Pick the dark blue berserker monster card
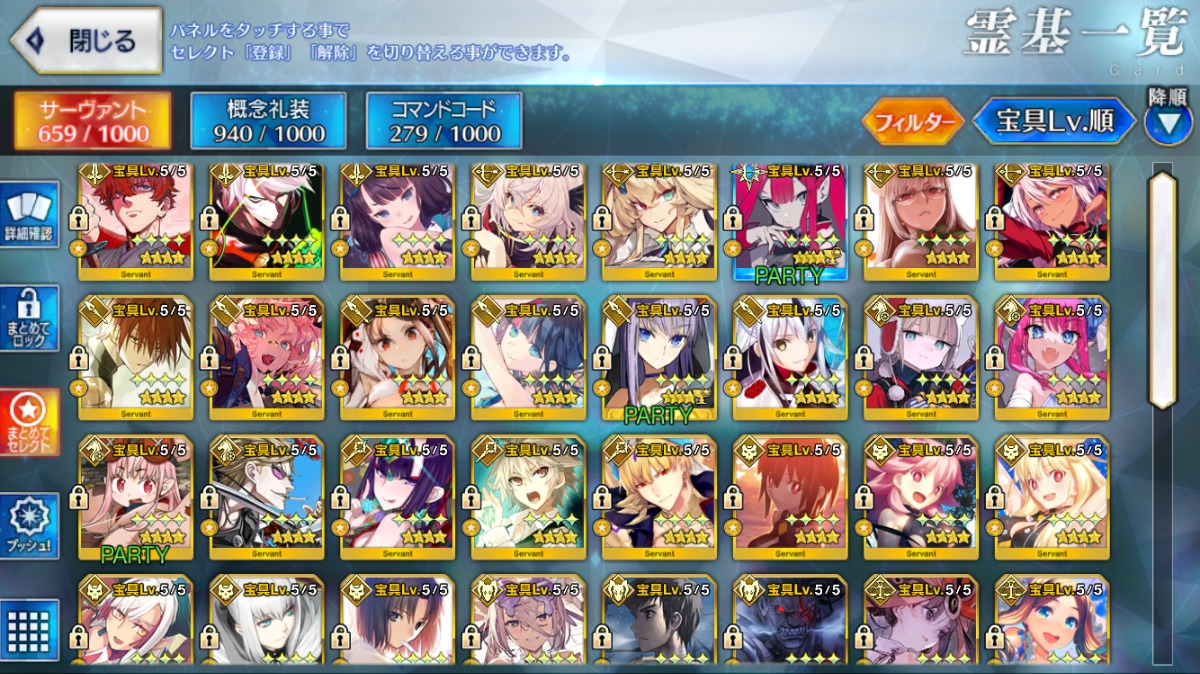This screenshot has height=674, width=1200. [x=790, y=620]
